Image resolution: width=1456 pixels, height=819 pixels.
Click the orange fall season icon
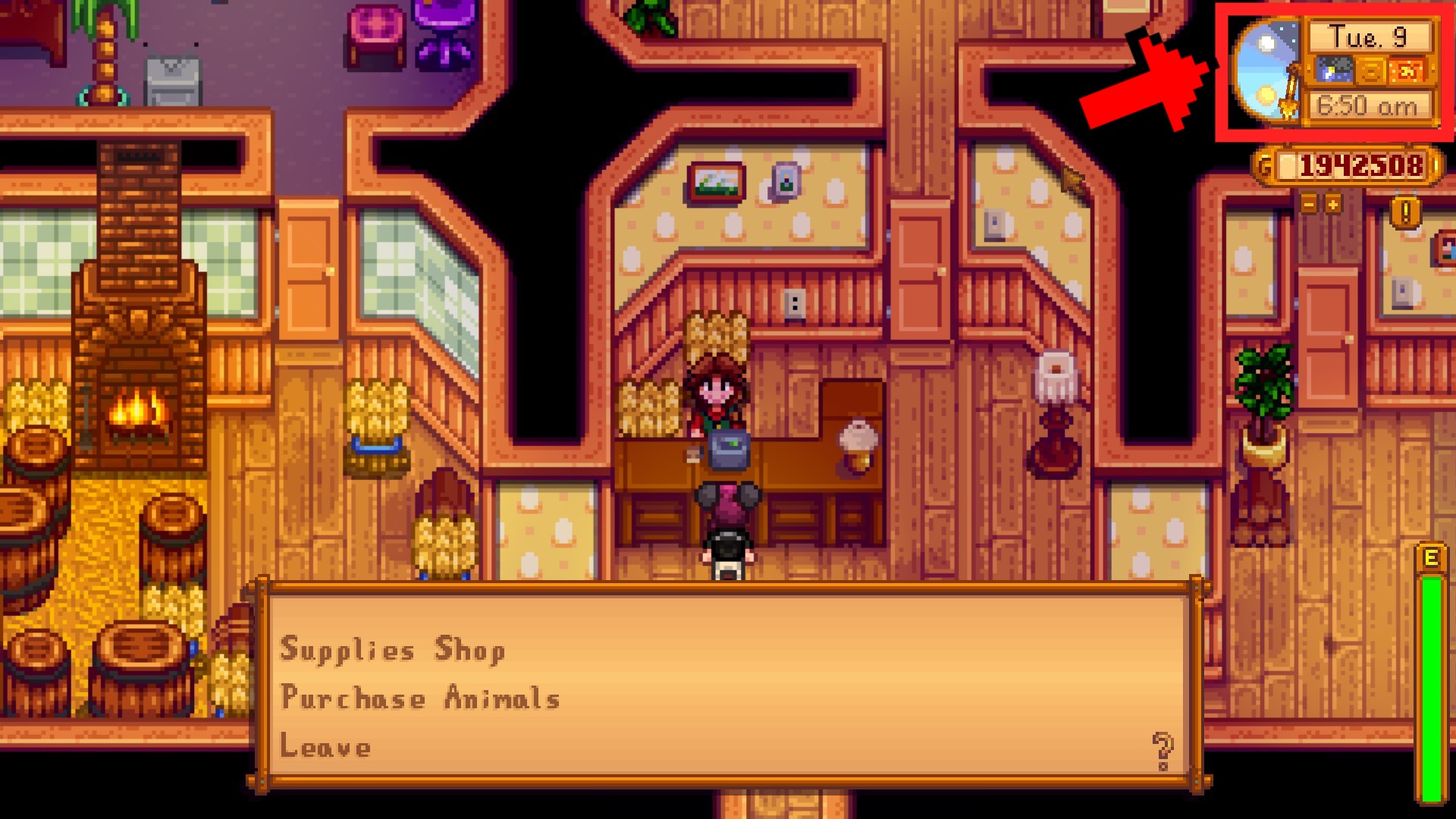click(1407, 70)
